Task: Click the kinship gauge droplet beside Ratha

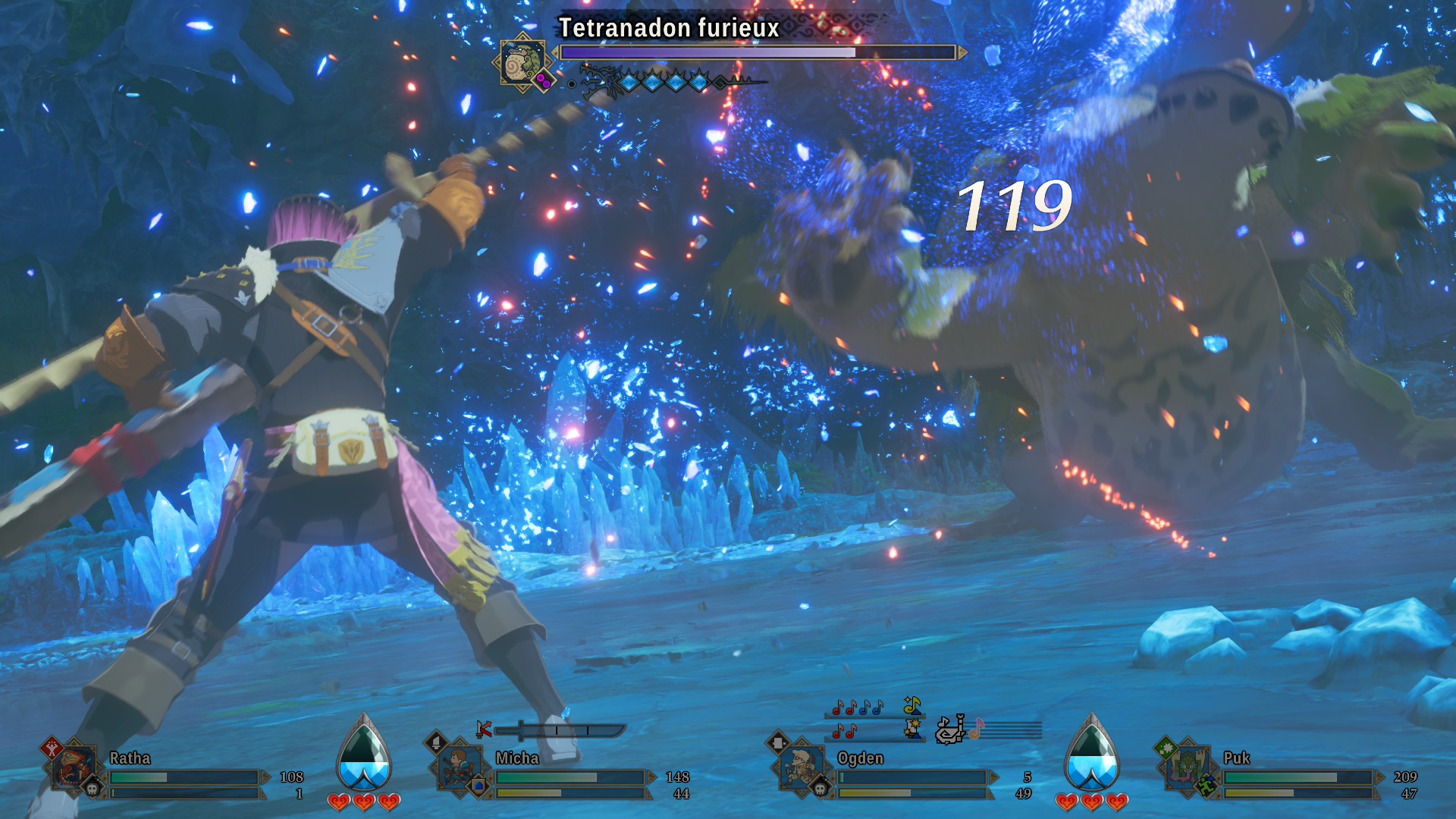Action: click(x=364, y=755)
